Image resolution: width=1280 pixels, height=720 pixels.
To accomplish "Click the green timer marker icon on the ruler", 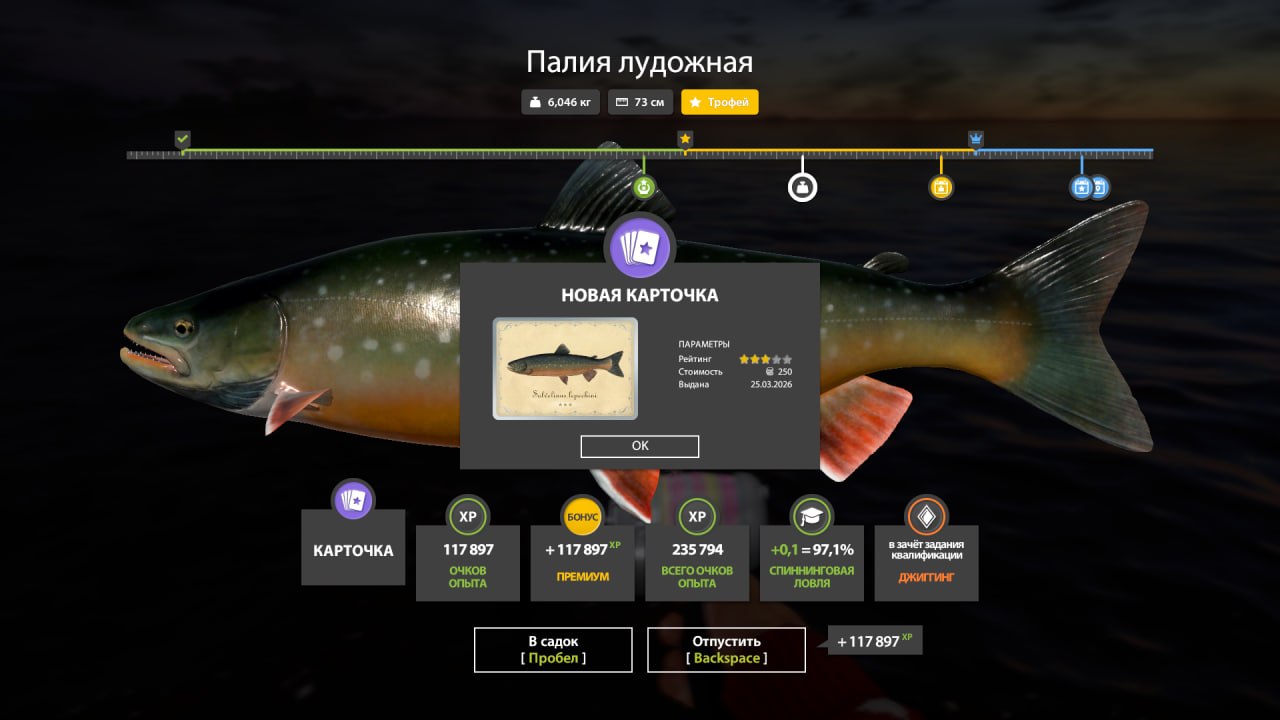I will (643, 185).
